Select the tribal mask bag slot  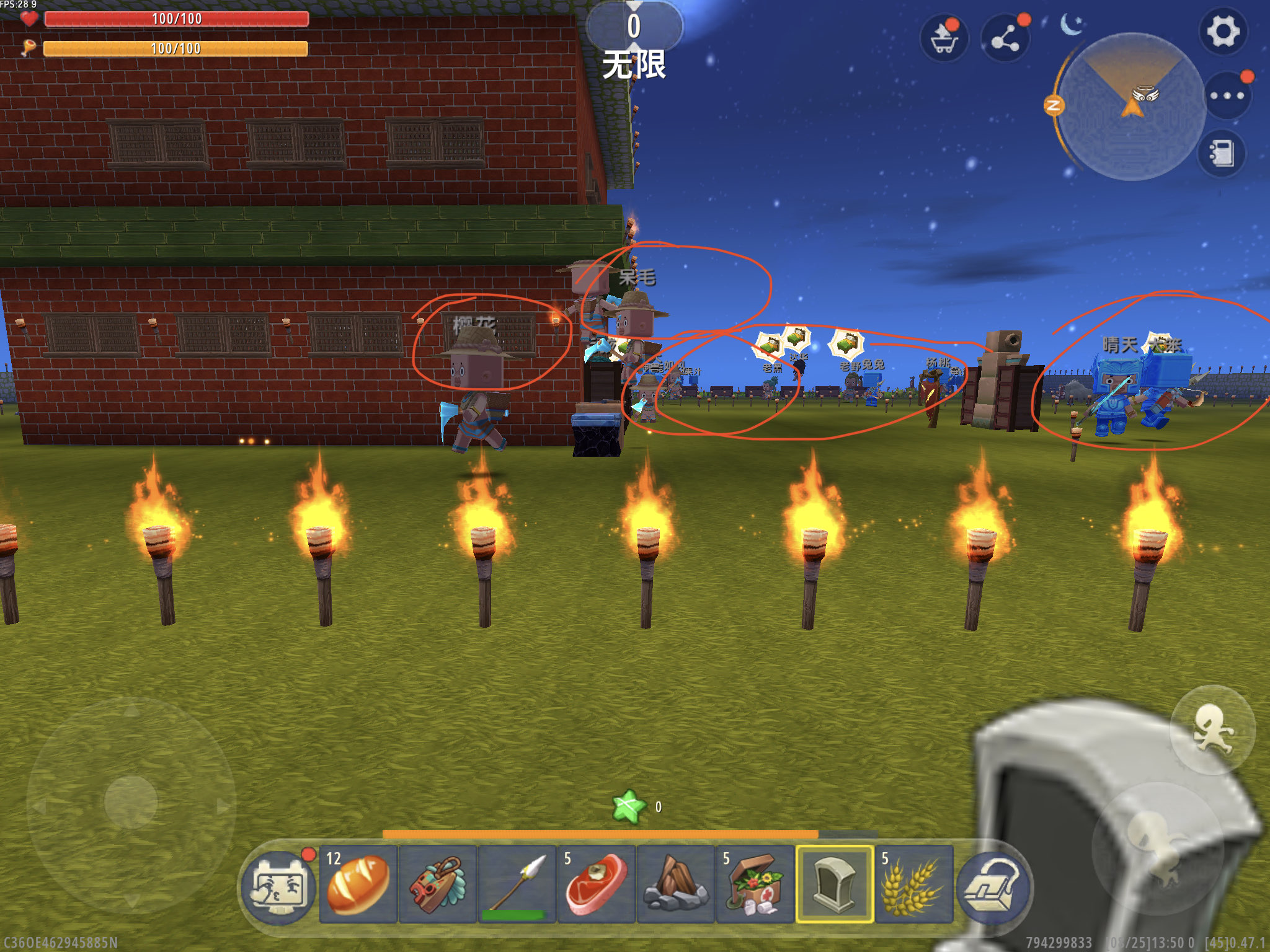click(438, 884)
